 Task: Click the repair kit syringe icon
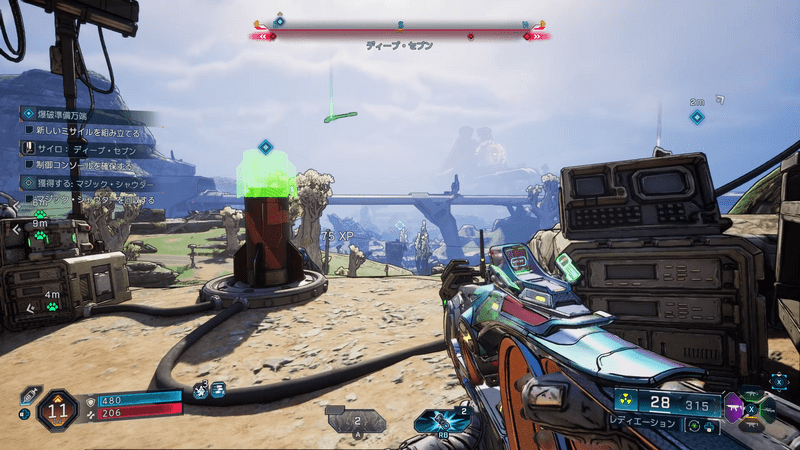31,394
